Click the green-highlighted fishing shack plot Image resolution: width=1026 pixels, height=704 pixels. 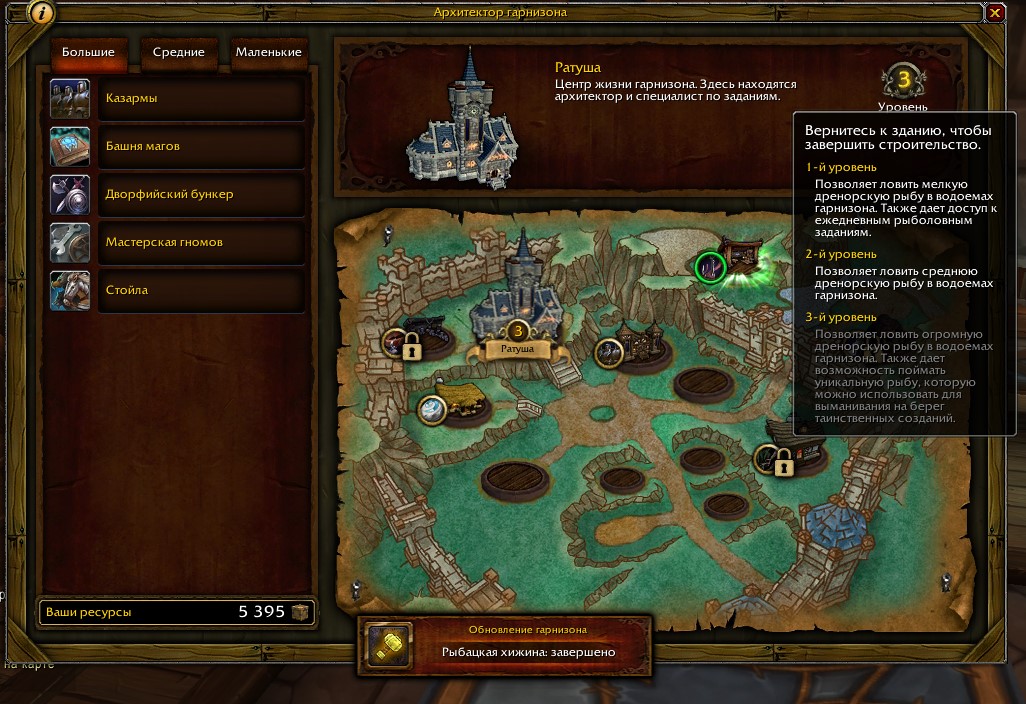[712, 267]
